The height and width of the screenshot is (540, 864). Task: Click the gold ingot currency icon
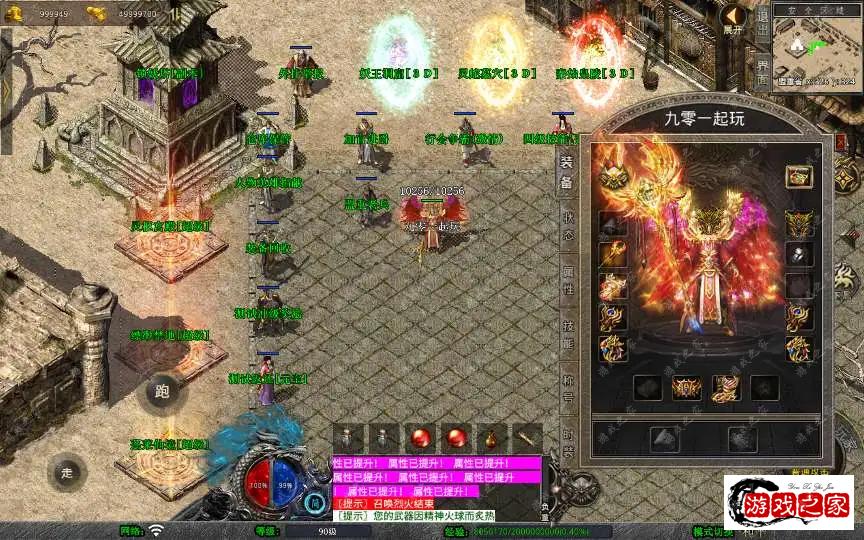96,13
